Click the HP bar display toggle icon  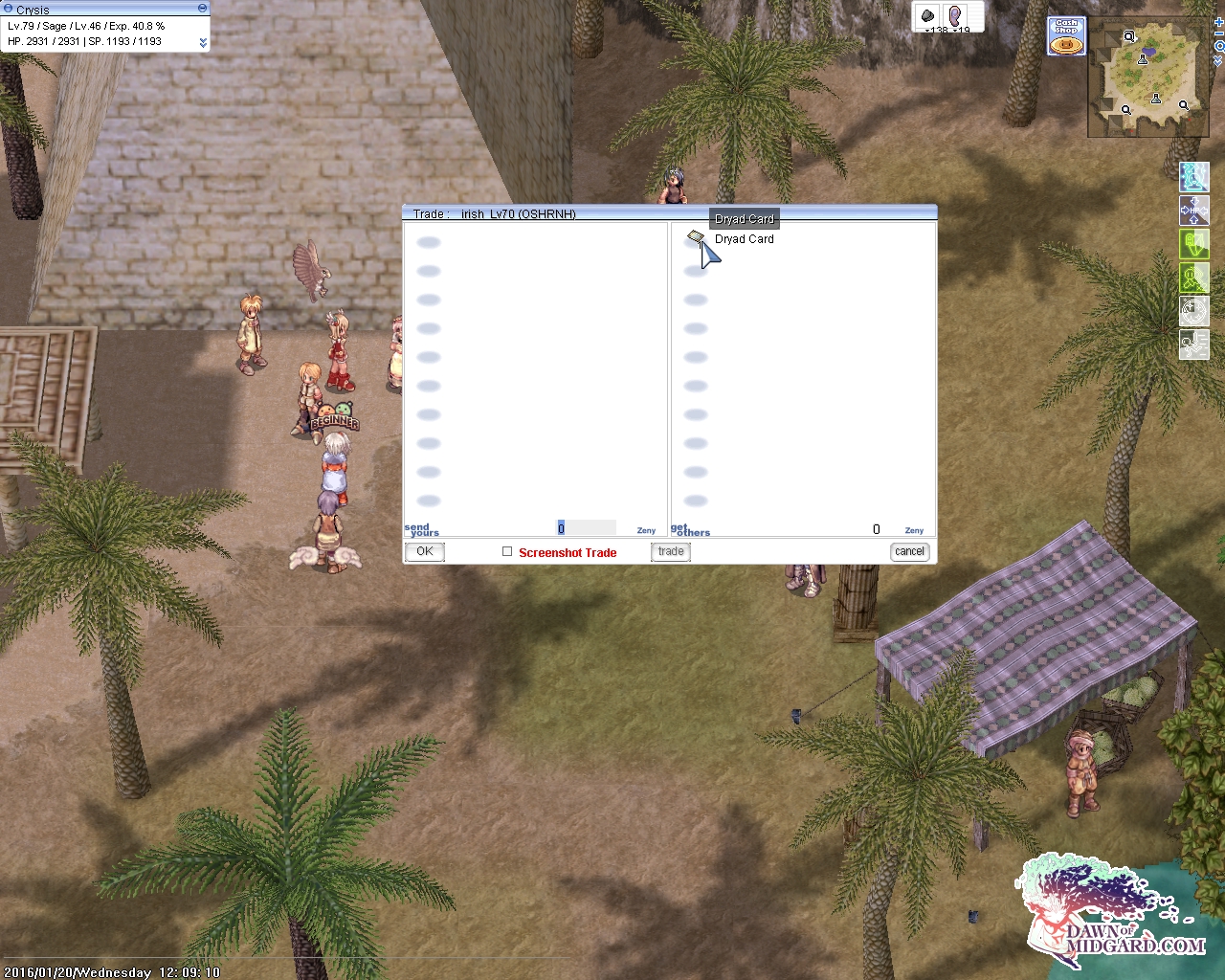coord(1193,212)
